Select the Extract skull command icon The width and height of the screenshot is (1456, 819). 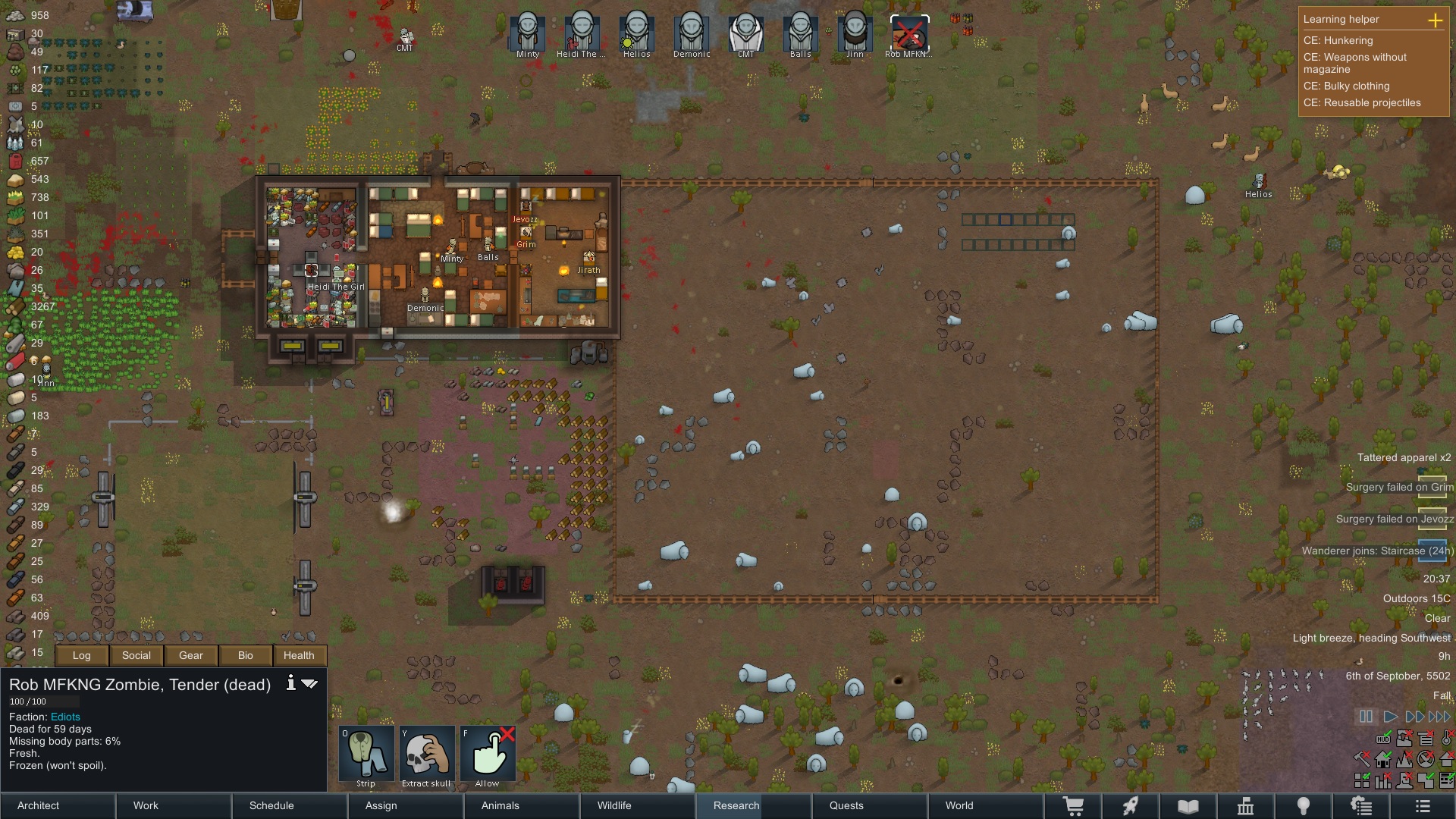[427, 753]
